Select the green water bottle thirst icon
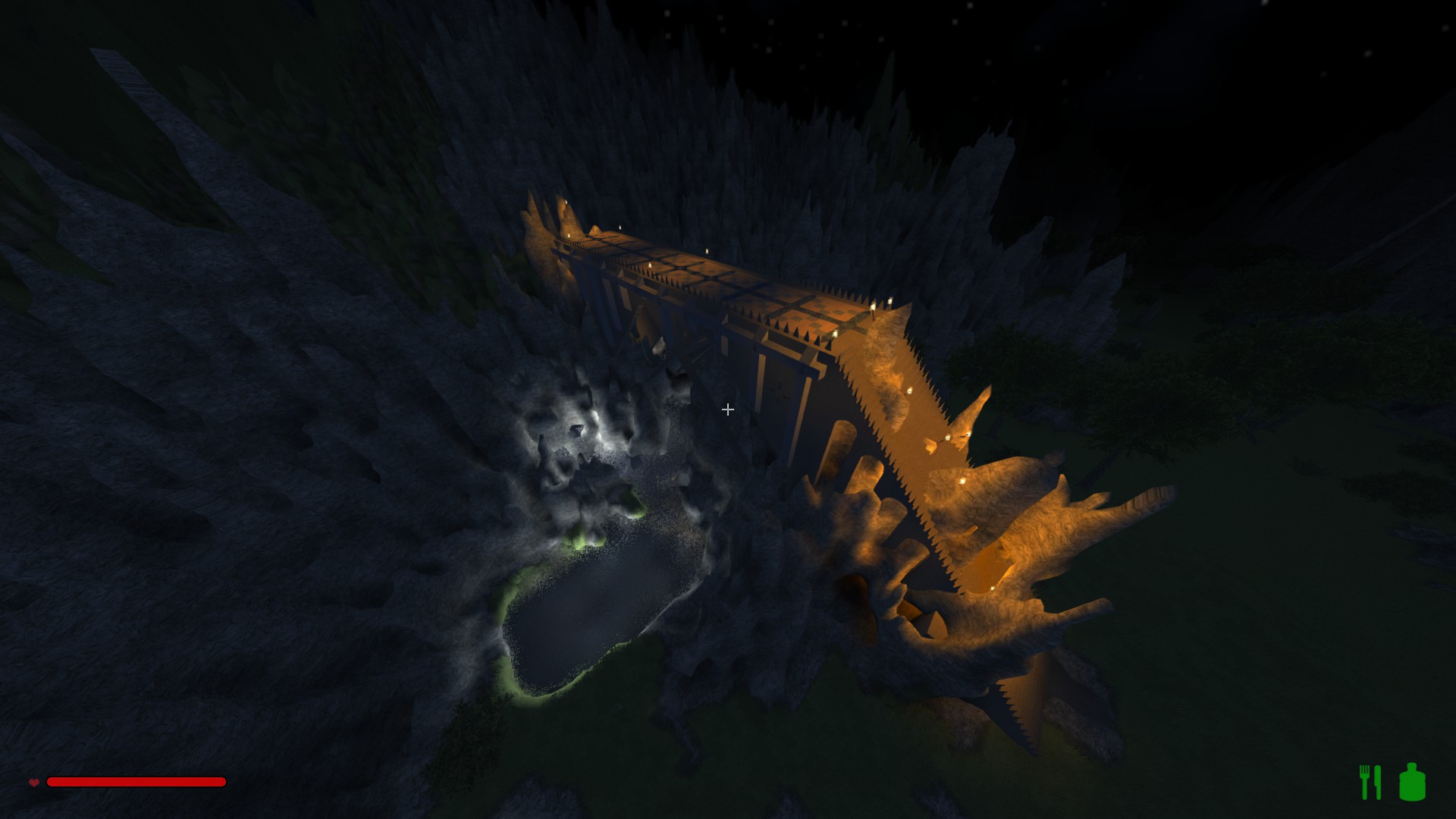Viewport: 1456px width, 819px height. [x=1412, y=782]
